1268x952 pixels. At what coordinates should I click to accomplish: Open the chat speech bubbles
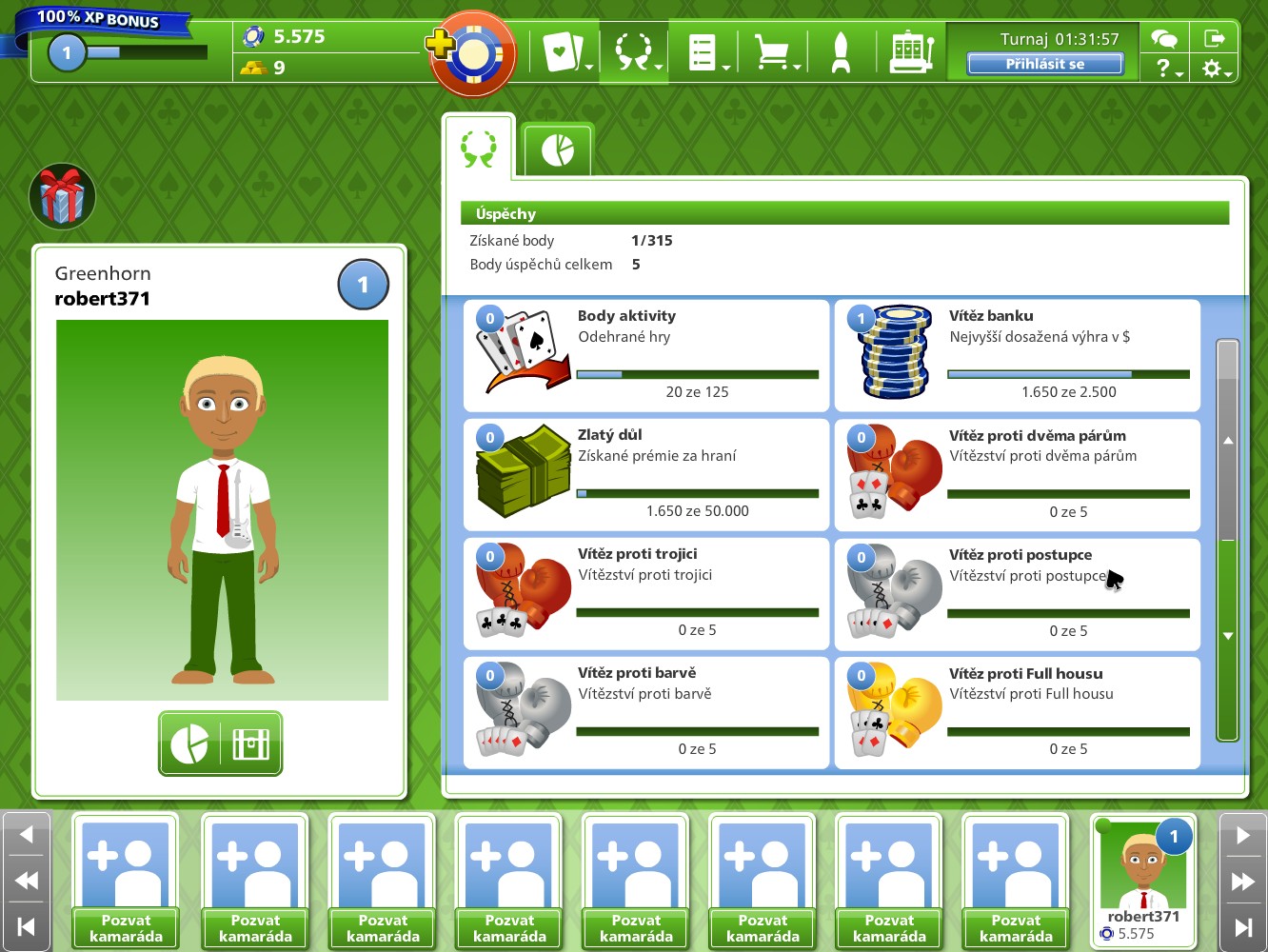1164,38
